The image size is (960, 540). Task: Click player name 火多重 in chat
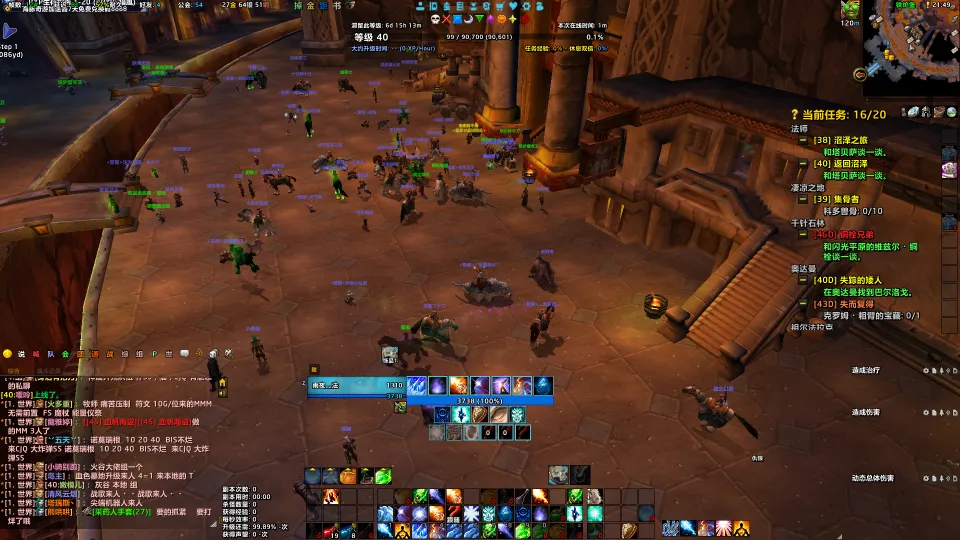click(x=56, y=403)
